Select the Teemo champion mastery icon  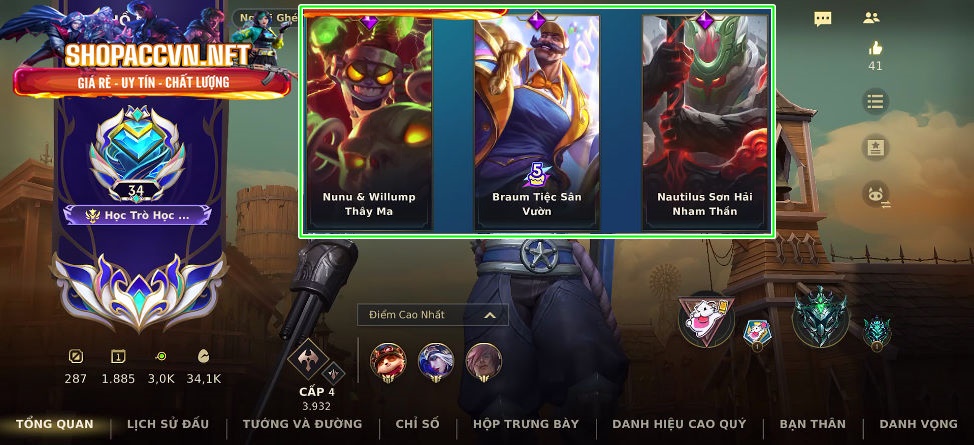click(388, 360)
